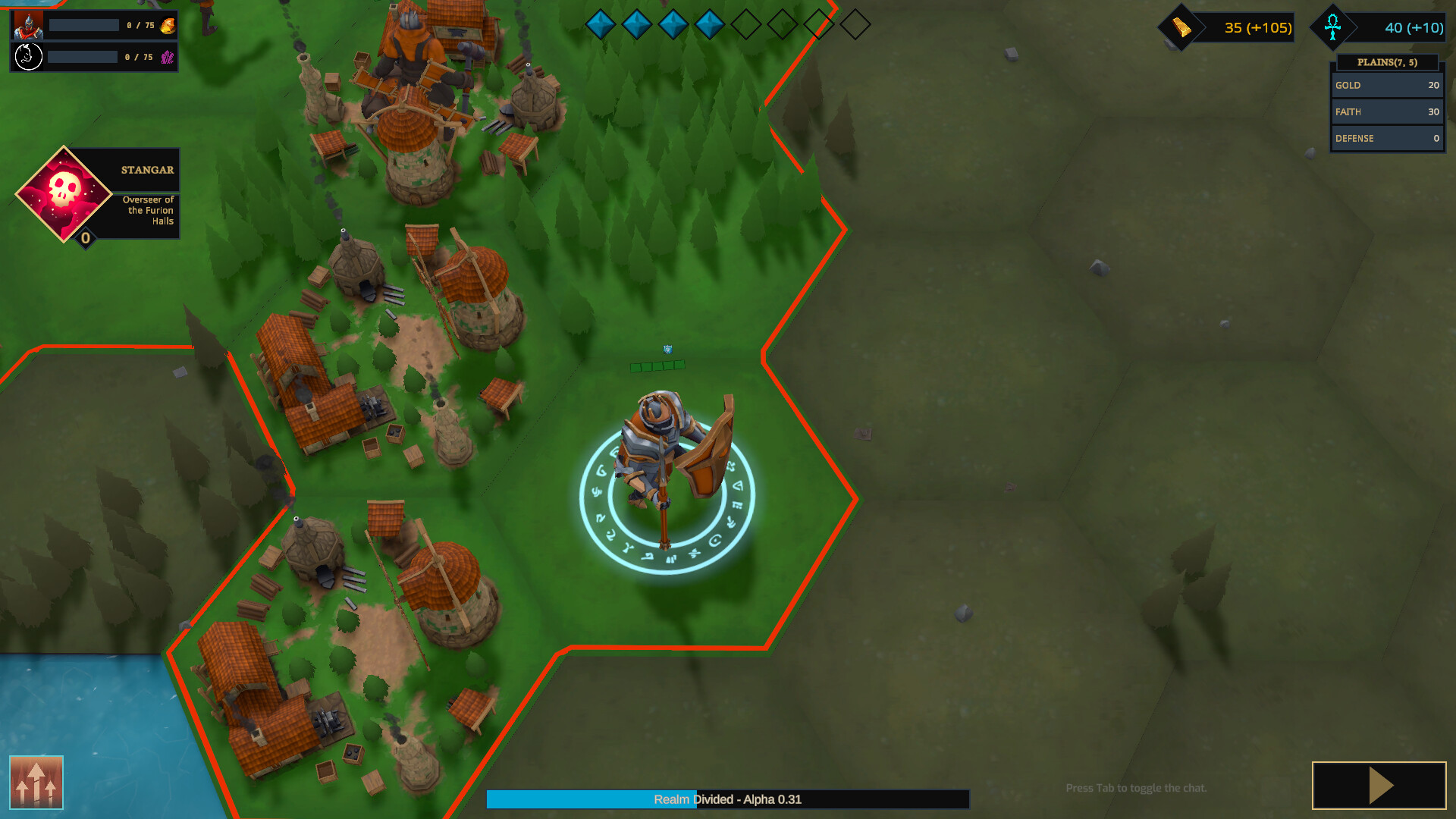1456x819 pixels.
Task: Click the flame experience icon beside 0/75
Action: click(168, 25)
